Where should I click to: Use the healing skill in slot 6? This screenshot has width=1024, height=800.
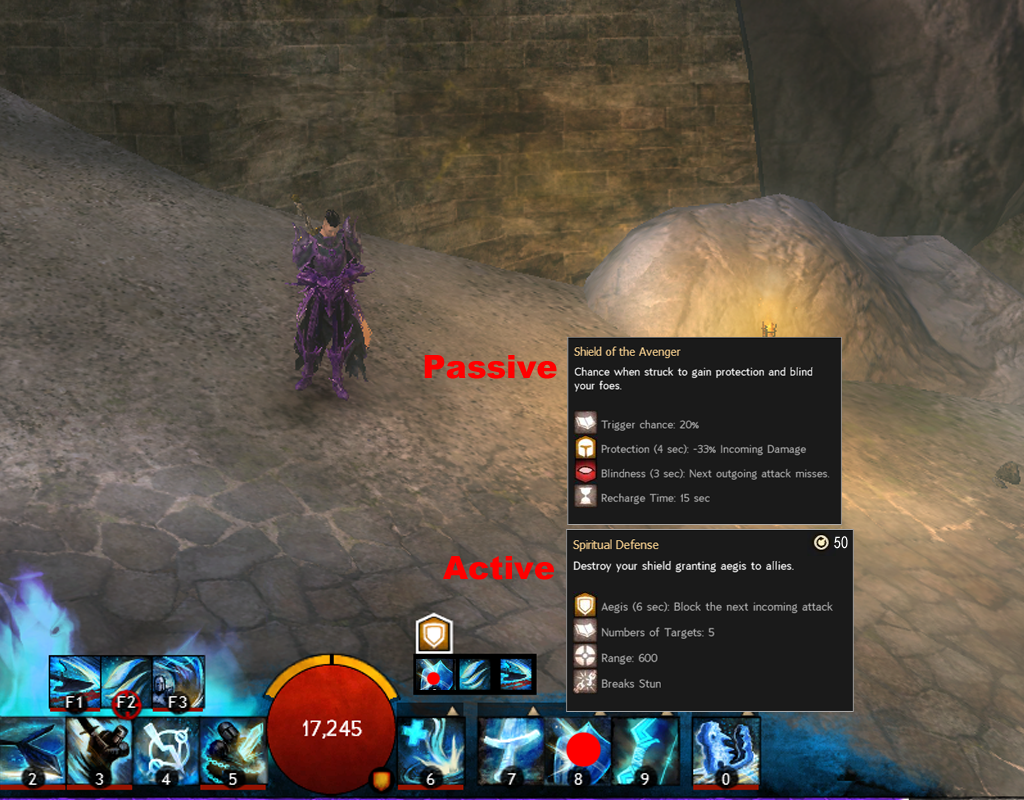coord(431,750)
